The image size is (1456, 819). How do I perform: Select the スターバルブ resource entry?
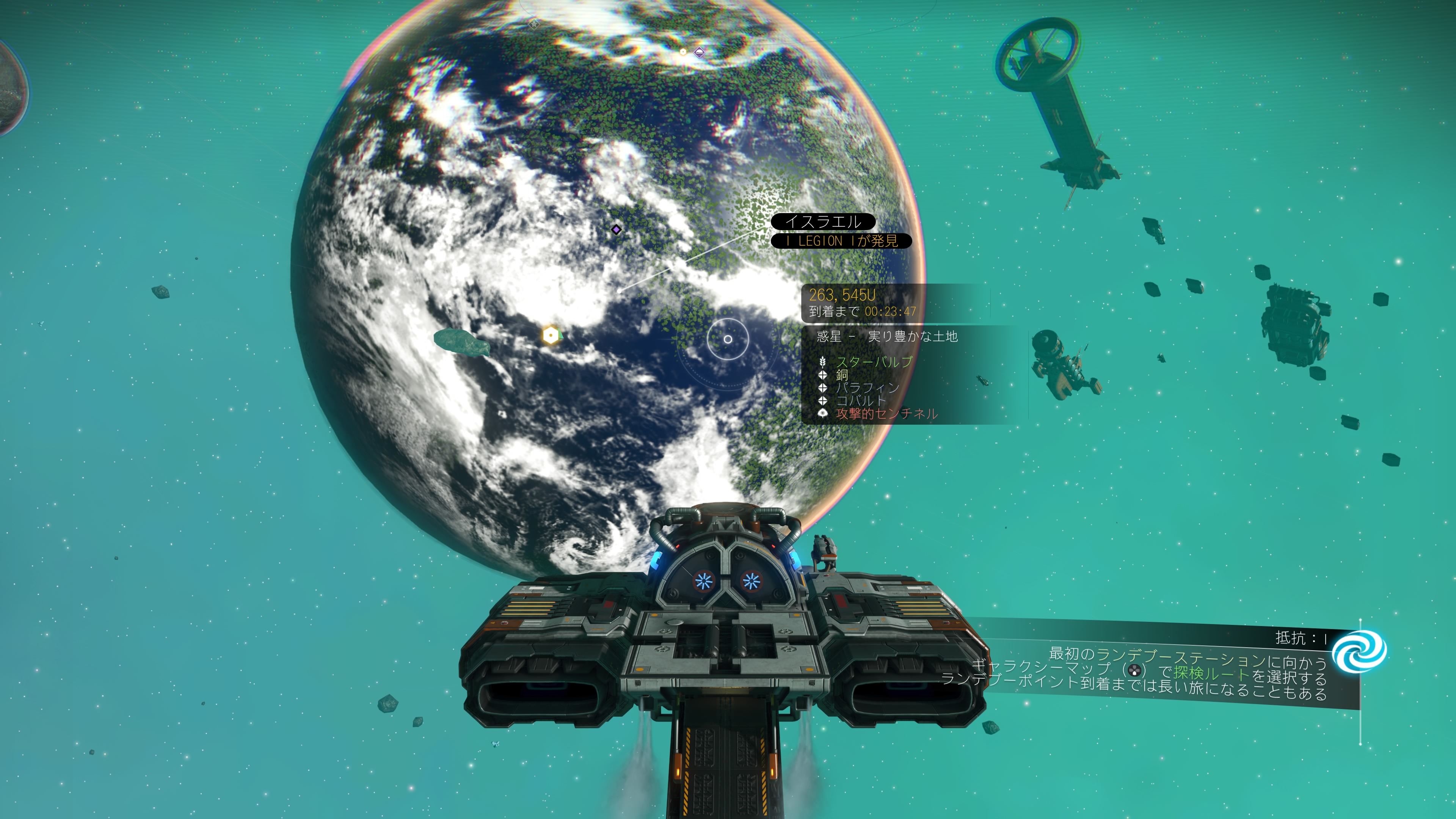874,362
